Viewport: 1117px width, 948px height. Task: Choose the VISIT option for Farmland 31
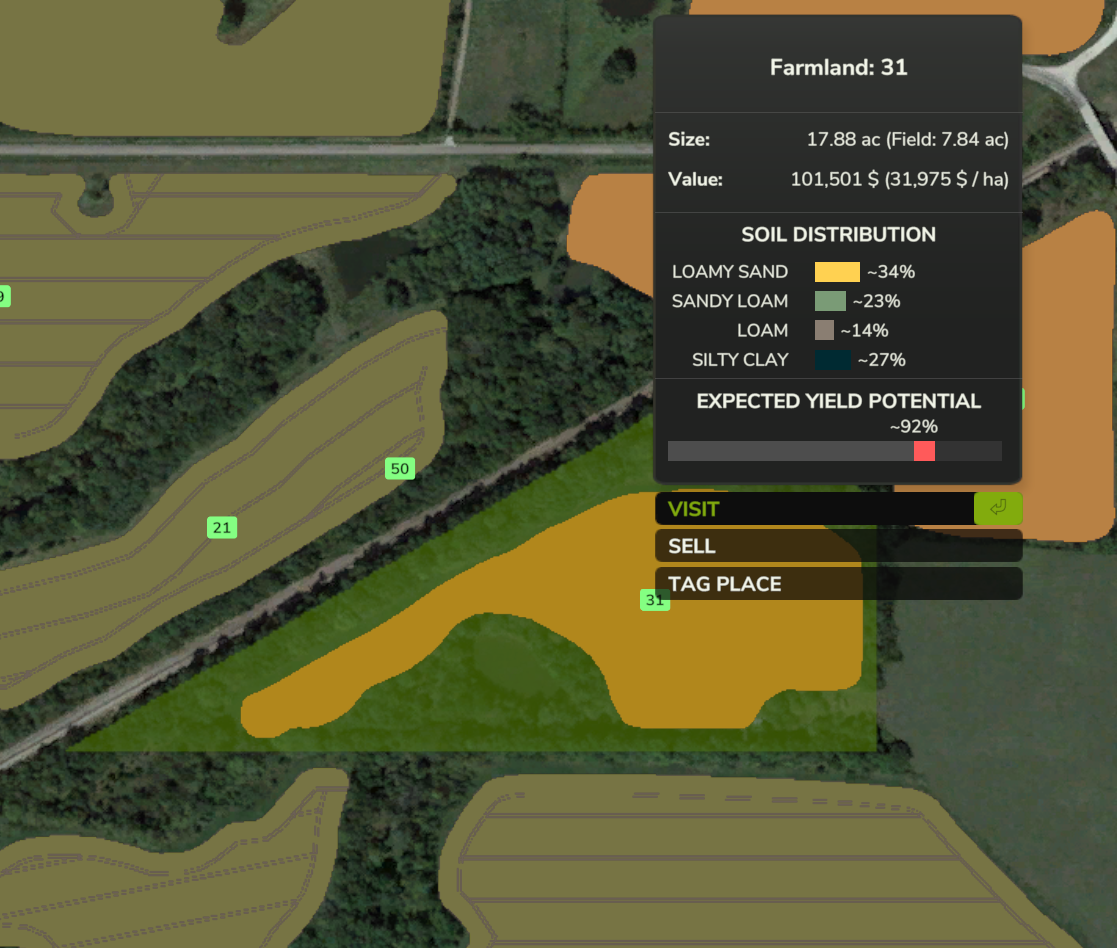tap(814, 509)
